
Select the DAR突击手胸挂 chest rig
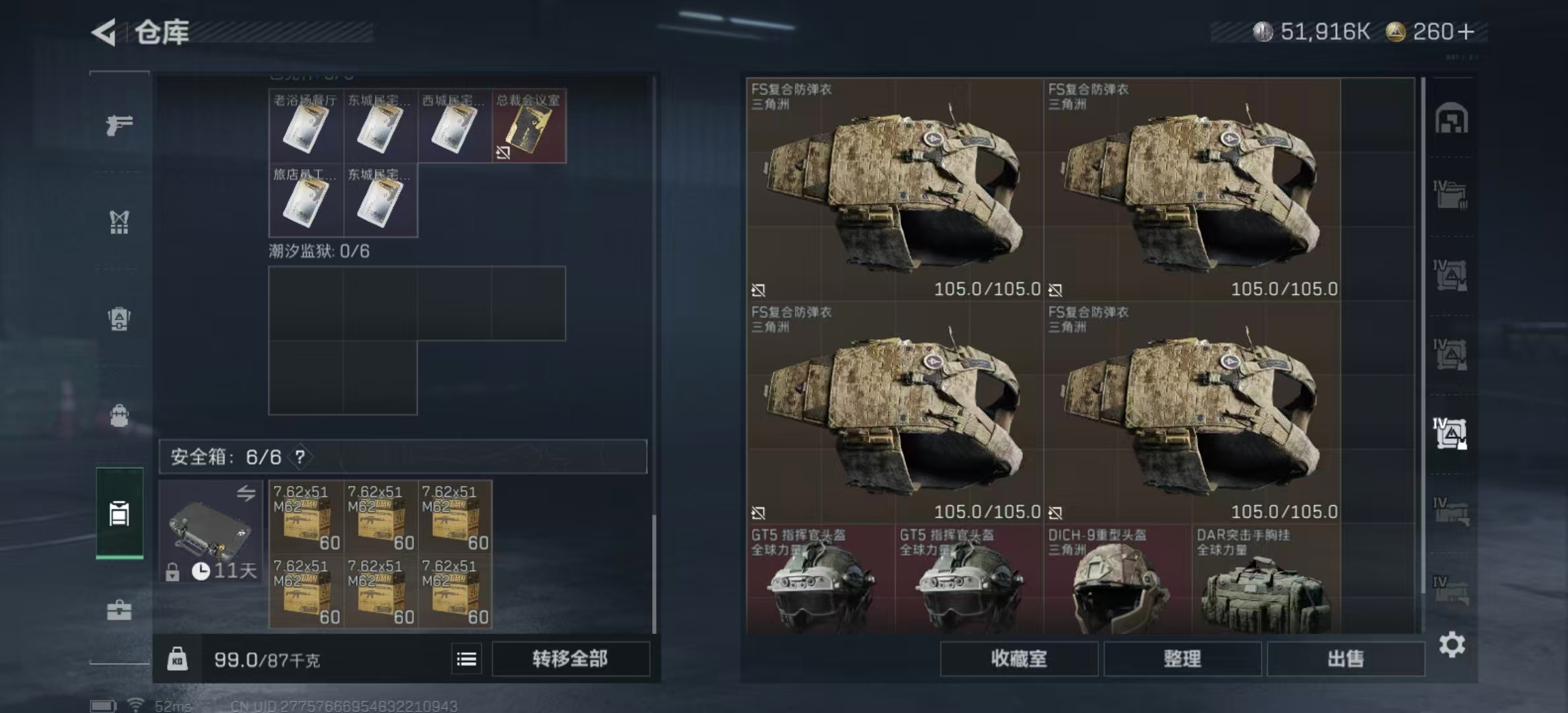[x=1265, y=579]
